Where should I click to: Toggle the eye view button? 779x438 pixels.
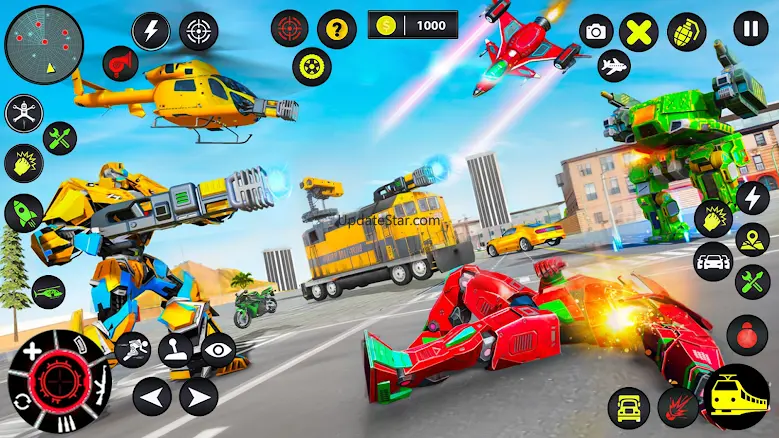pos(217,350)
